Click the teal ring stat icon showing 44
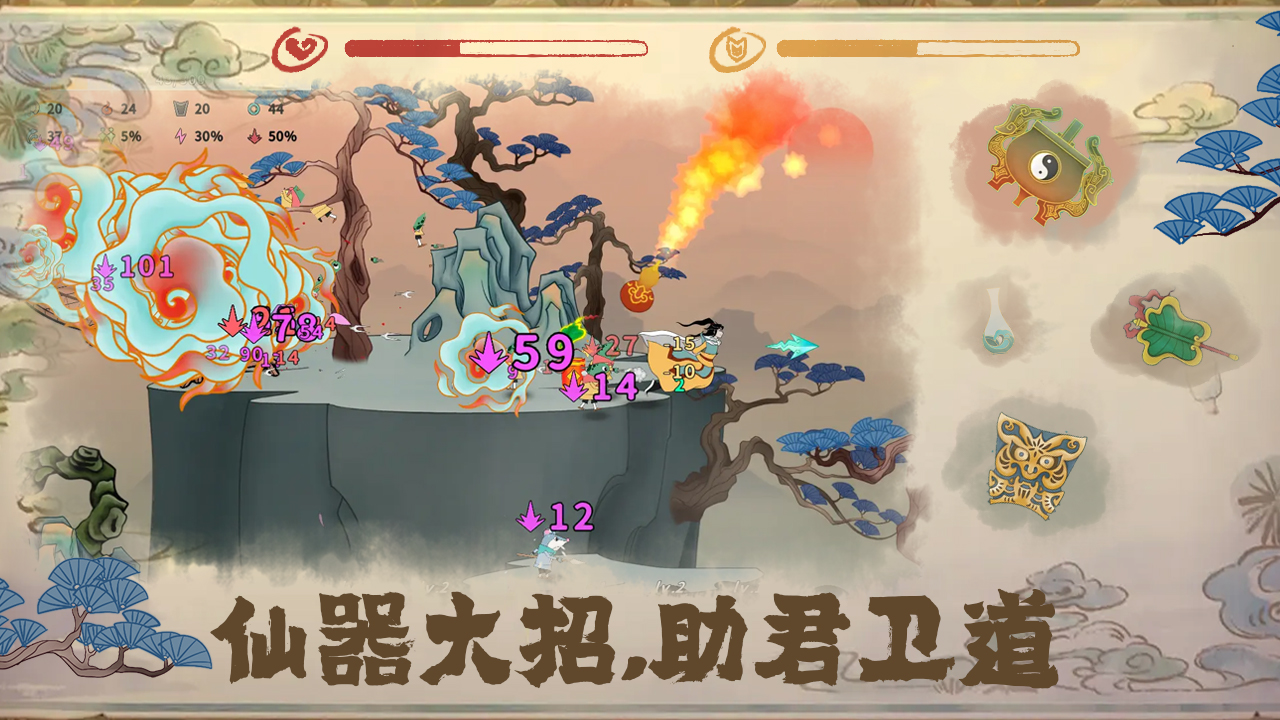 pyautogui.click(x=252, y=108)
